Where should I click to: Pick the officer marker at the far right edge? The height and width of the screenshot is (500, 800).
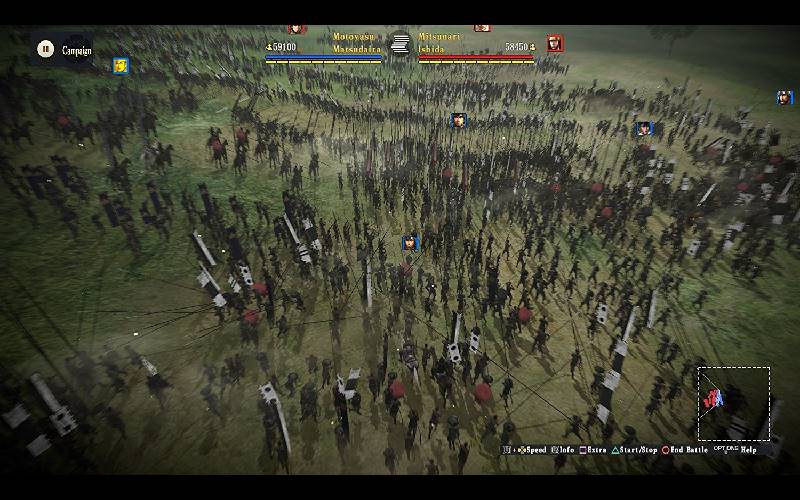click(784, 98)
